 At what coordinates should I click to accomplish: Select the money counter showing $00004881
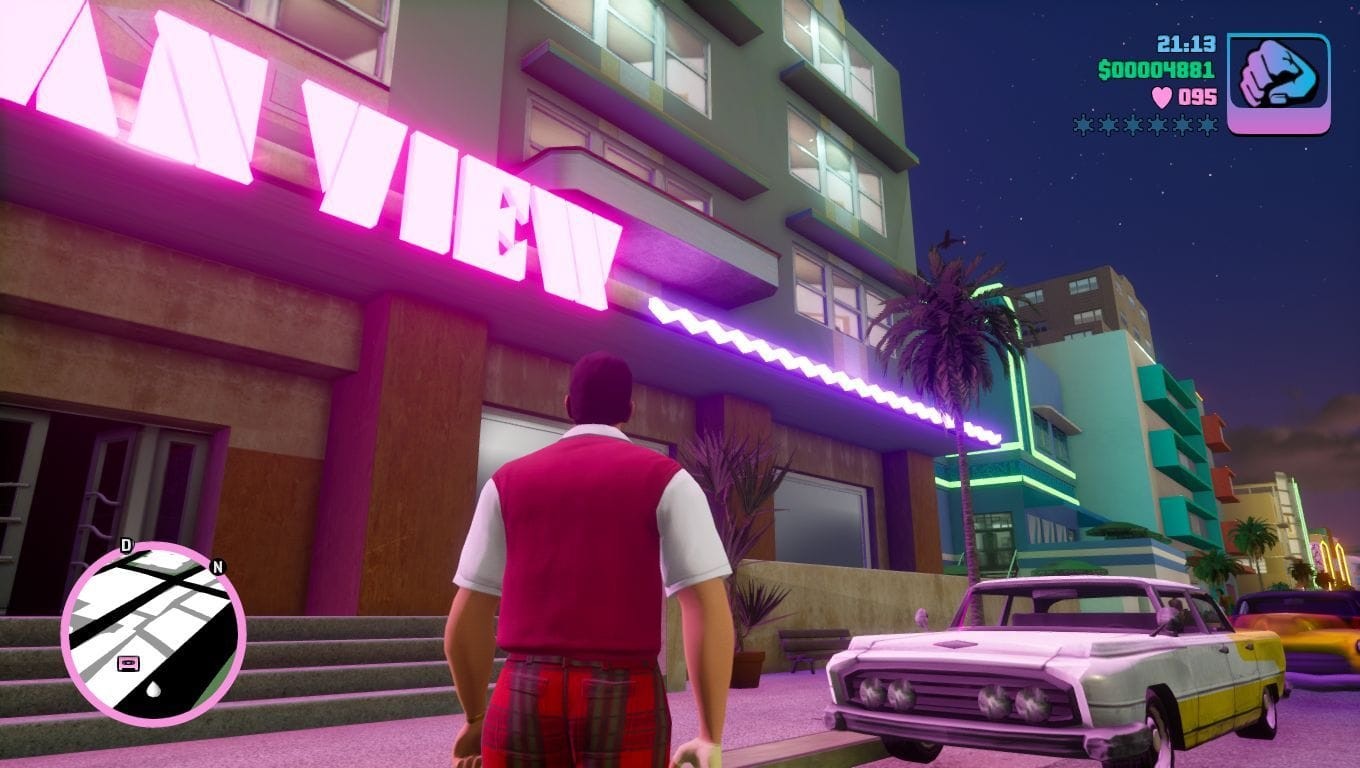pos(1155,69)
